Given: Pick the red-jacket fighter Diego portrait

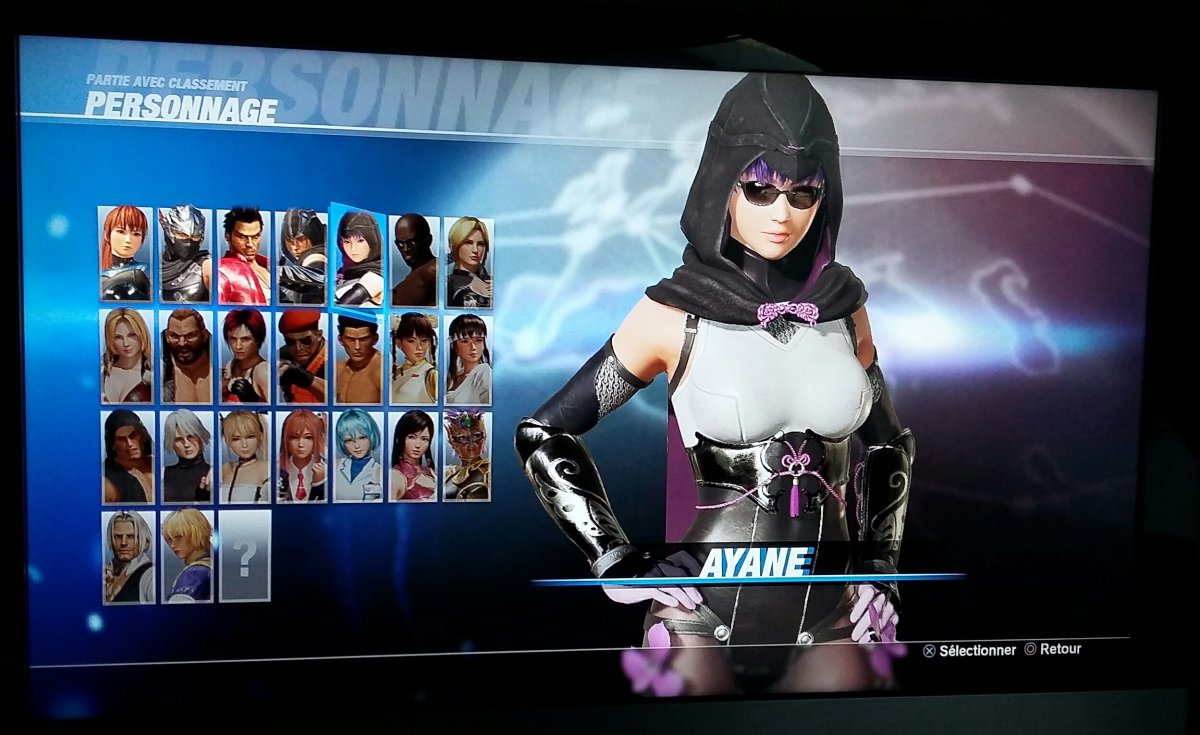Looking at the screenshot, I should (244, 255).
